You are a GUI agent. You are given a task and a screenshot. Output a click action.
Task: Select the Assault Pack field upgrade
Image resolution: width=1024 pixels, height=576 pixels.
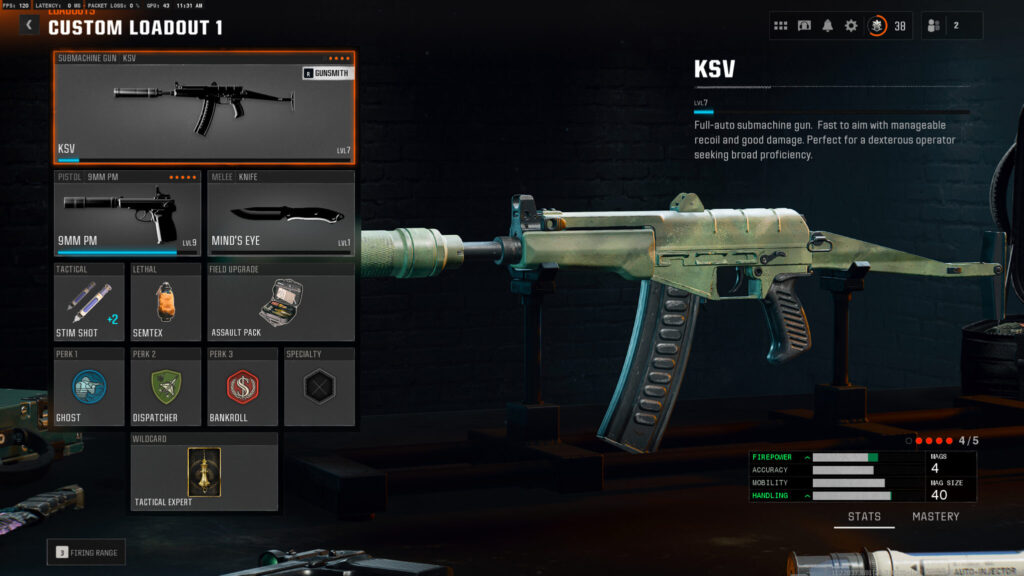pyautogui.click(x=281, y=302)
